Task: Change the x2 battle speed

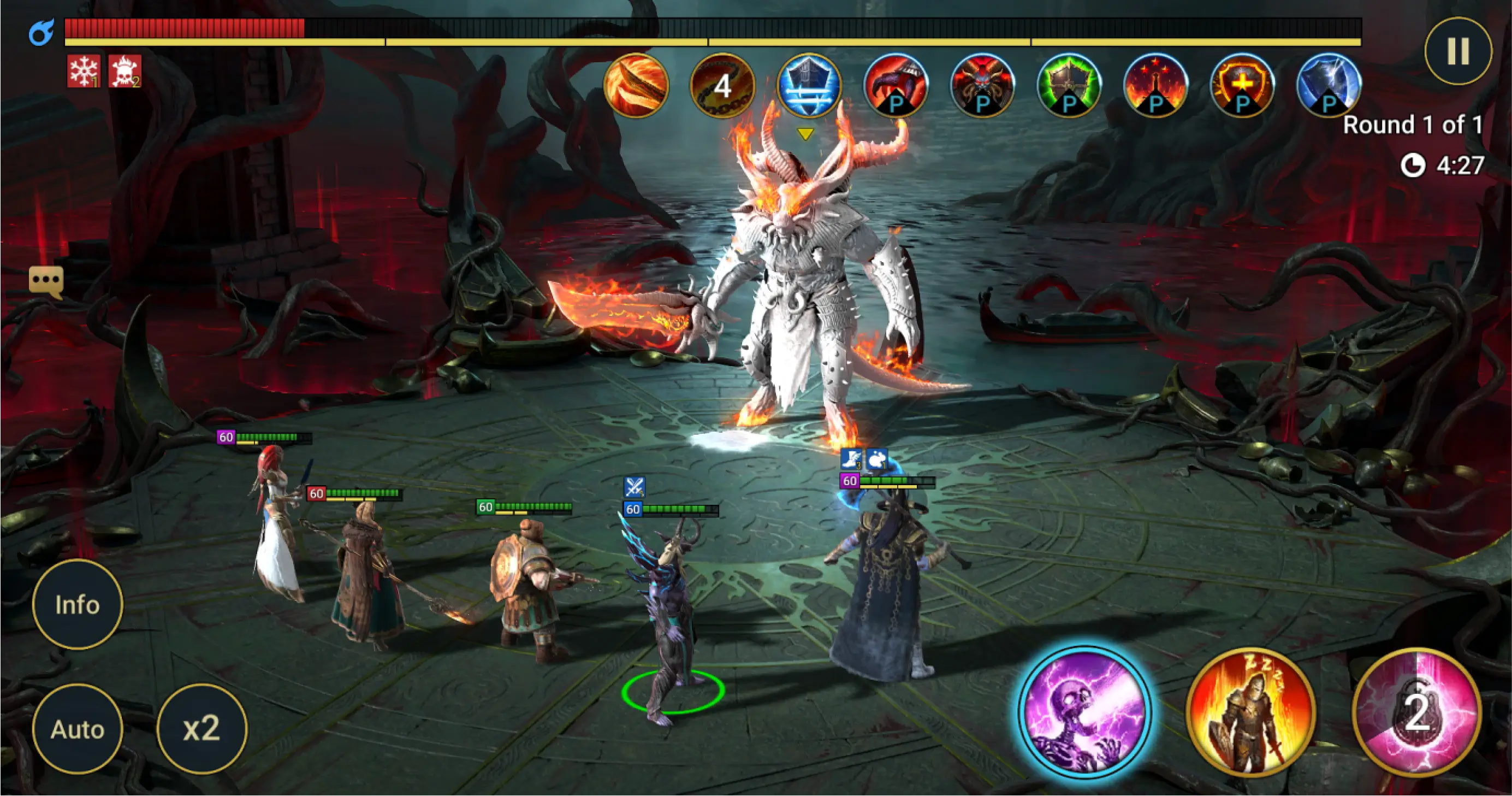Action: coord(201,729)
